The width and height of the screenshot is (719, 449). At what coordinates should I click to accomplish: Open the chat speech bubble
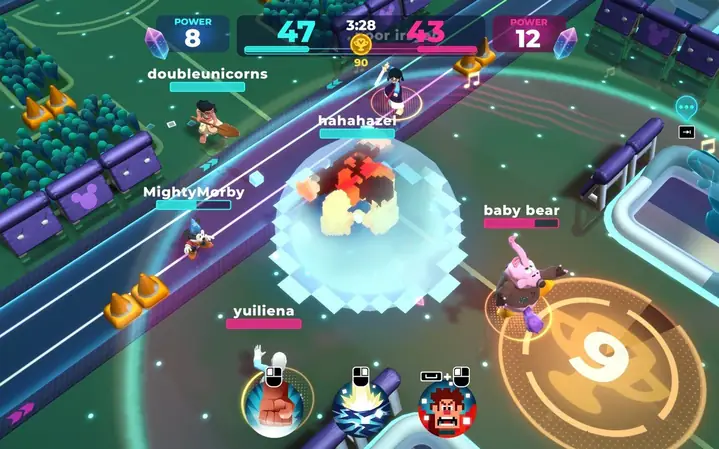(686, 106)
